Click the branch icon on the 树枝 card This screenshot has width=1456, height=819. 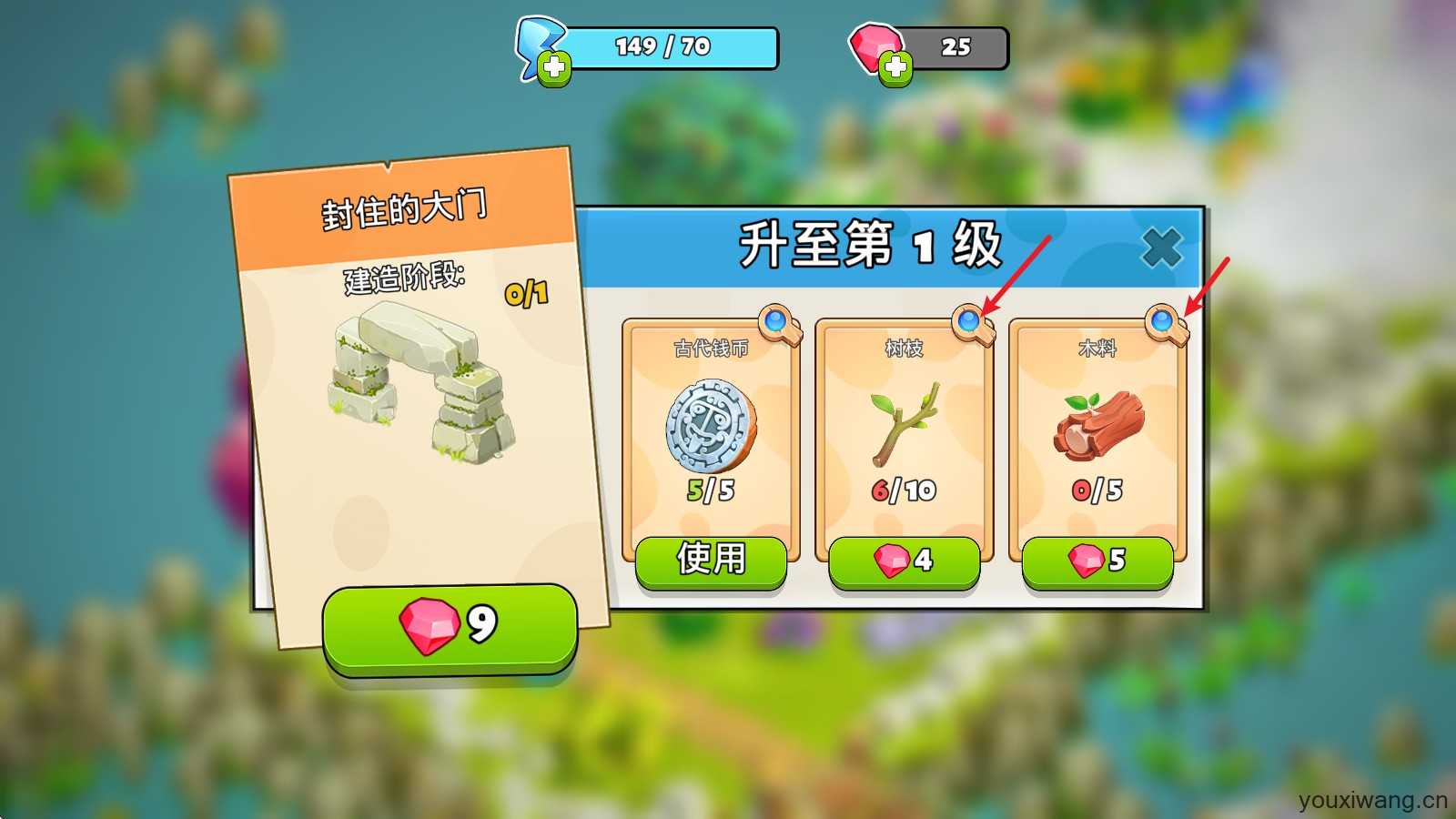(x=904, y=423)
